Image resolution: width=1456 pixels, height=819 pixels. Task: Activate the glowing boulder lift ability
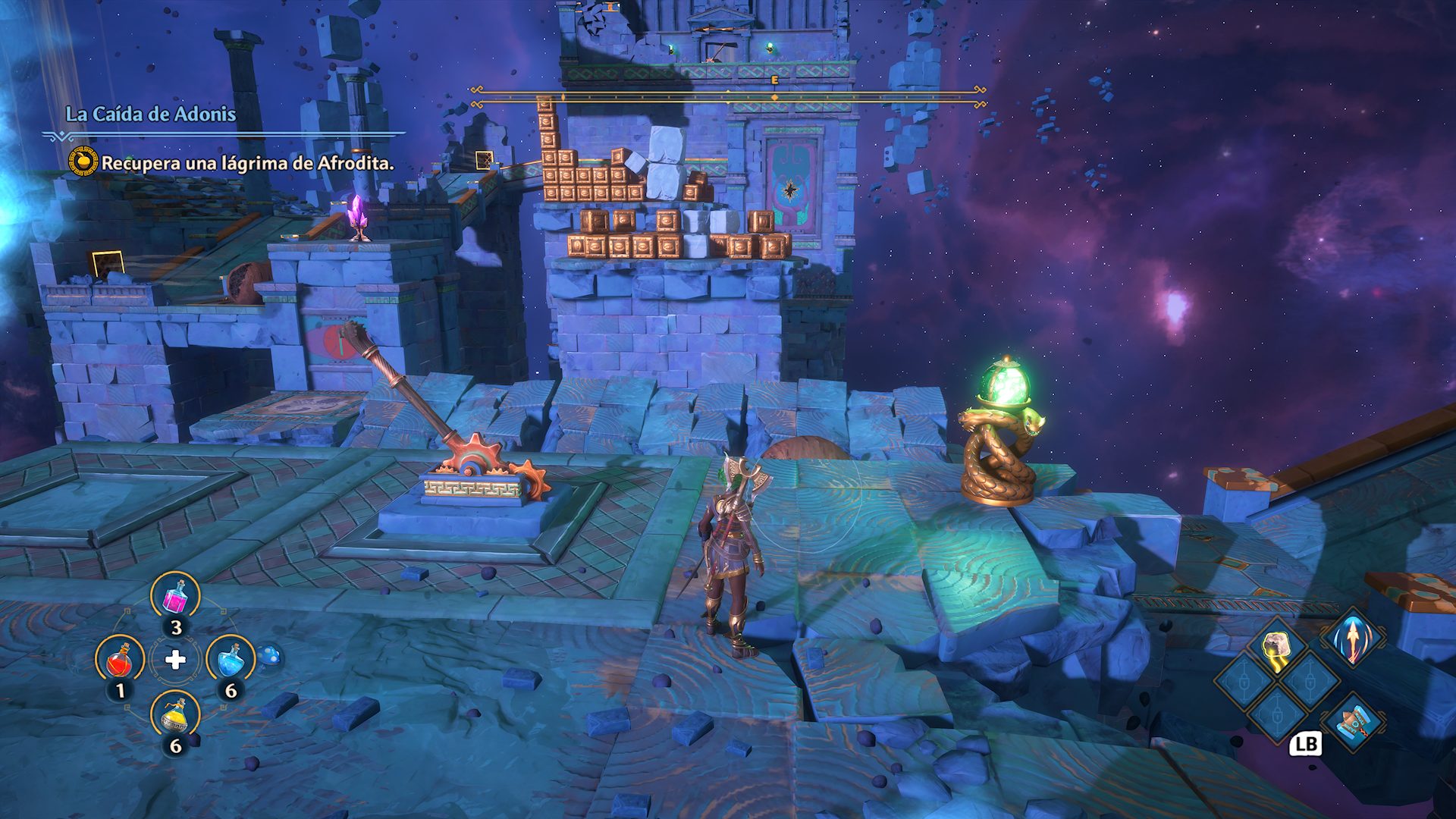[x=1276, y=648]
